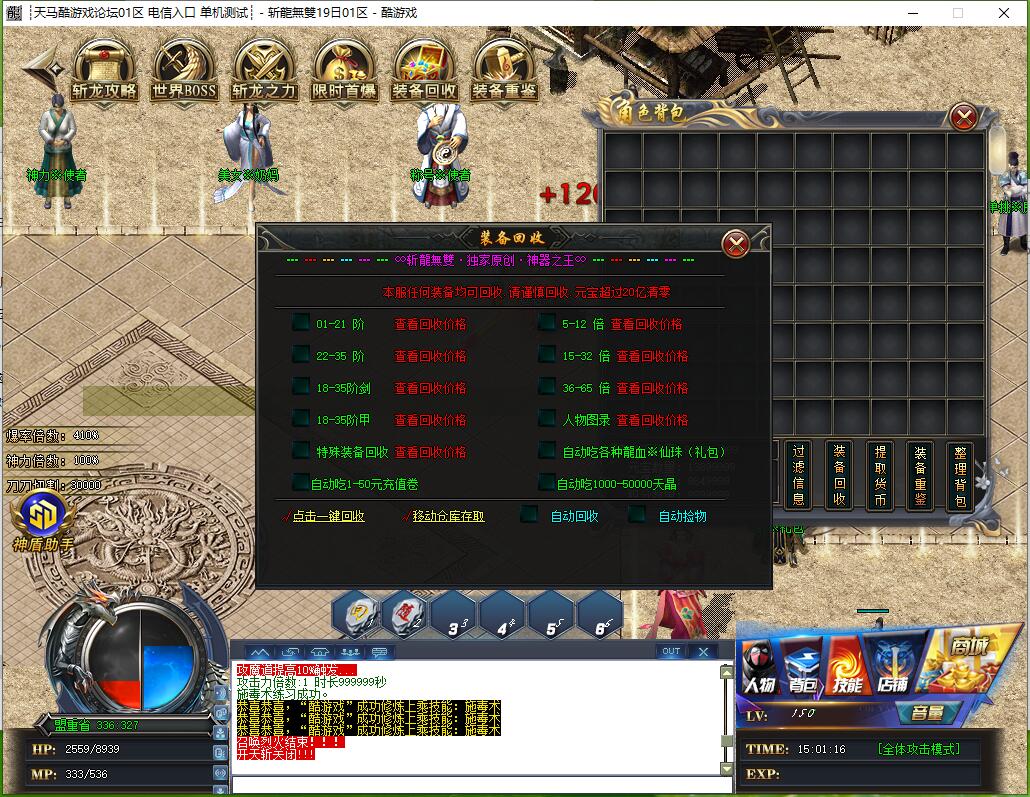Activate the 神盾助手 icon
The image size is (1030, 797).
click(x=42, y=522)
